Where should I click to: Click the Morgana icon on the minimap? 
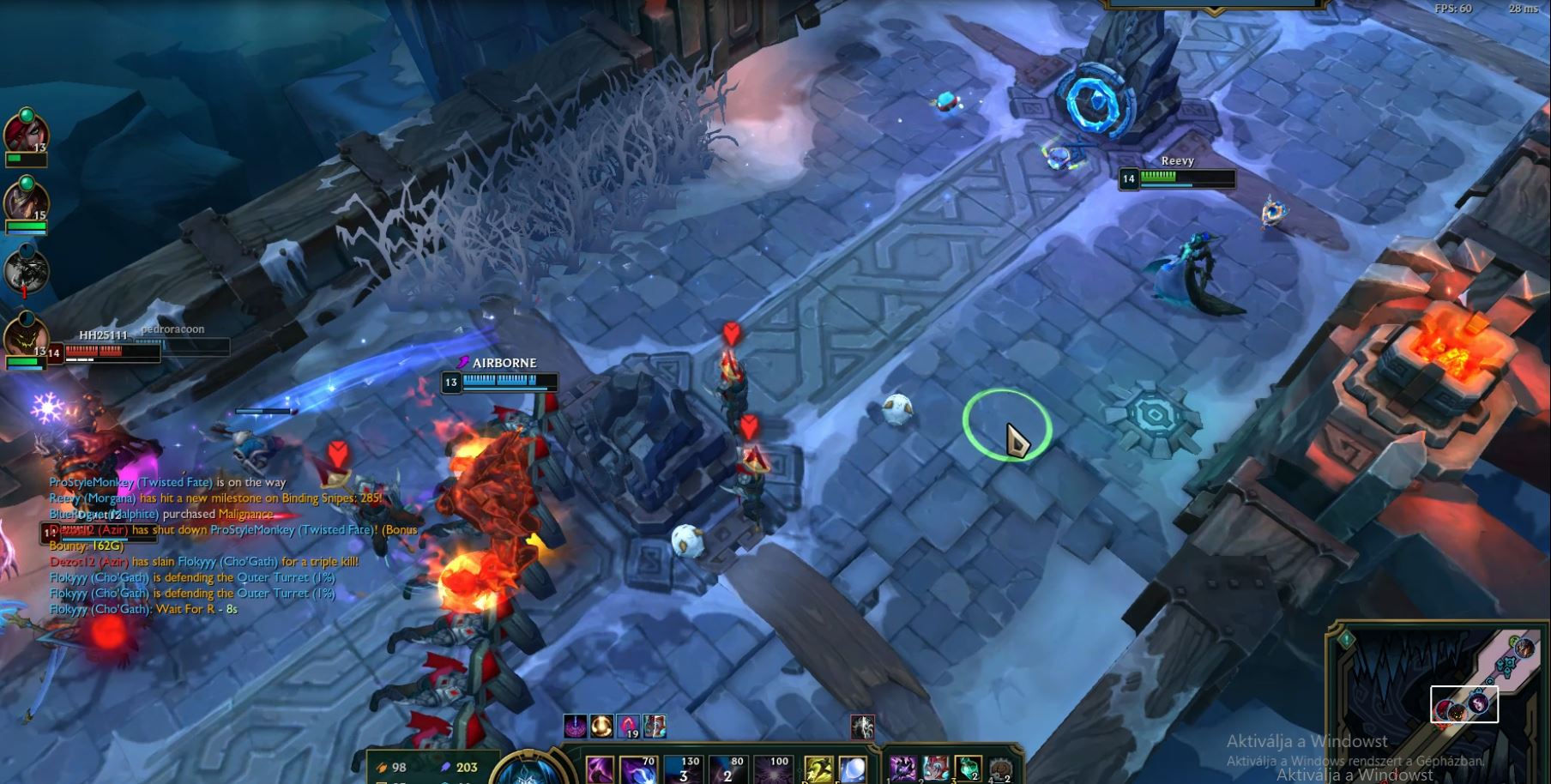(x=1479, y=705)
